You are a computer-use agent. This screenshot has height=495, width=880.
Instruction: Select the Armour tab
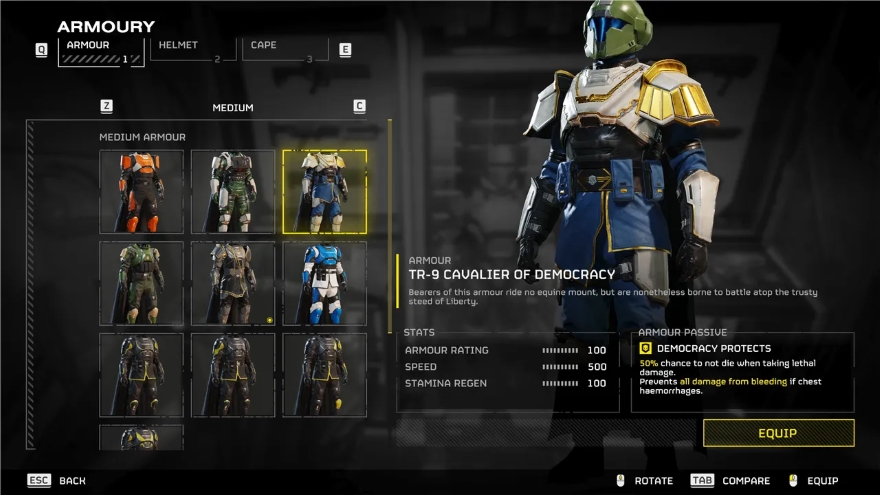(101, 50)
